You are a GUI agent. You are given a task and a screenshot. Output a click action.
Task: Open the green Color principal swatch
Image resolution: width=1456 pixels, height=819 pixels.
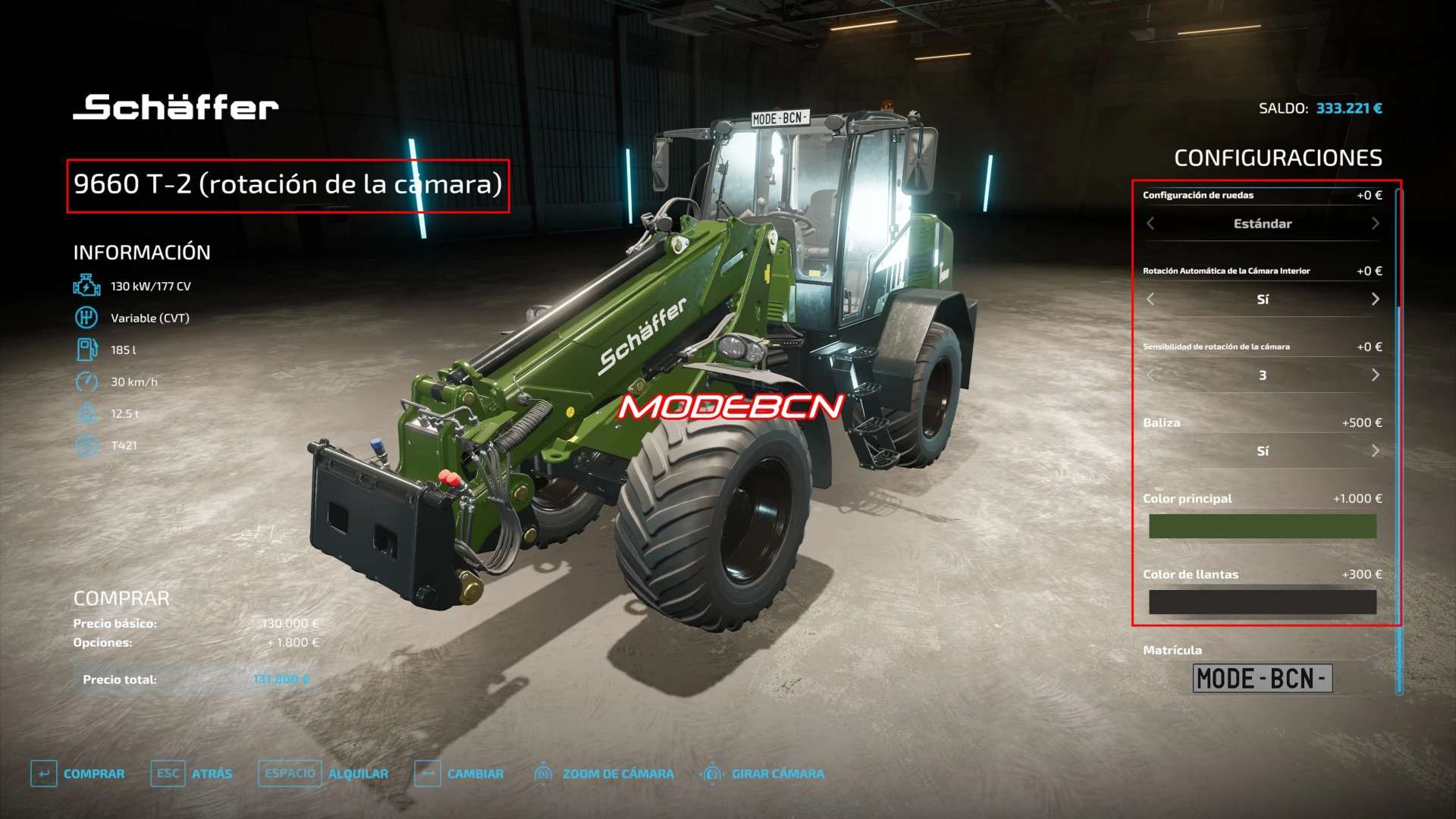pyautogui.click(x=1262, y=526)
